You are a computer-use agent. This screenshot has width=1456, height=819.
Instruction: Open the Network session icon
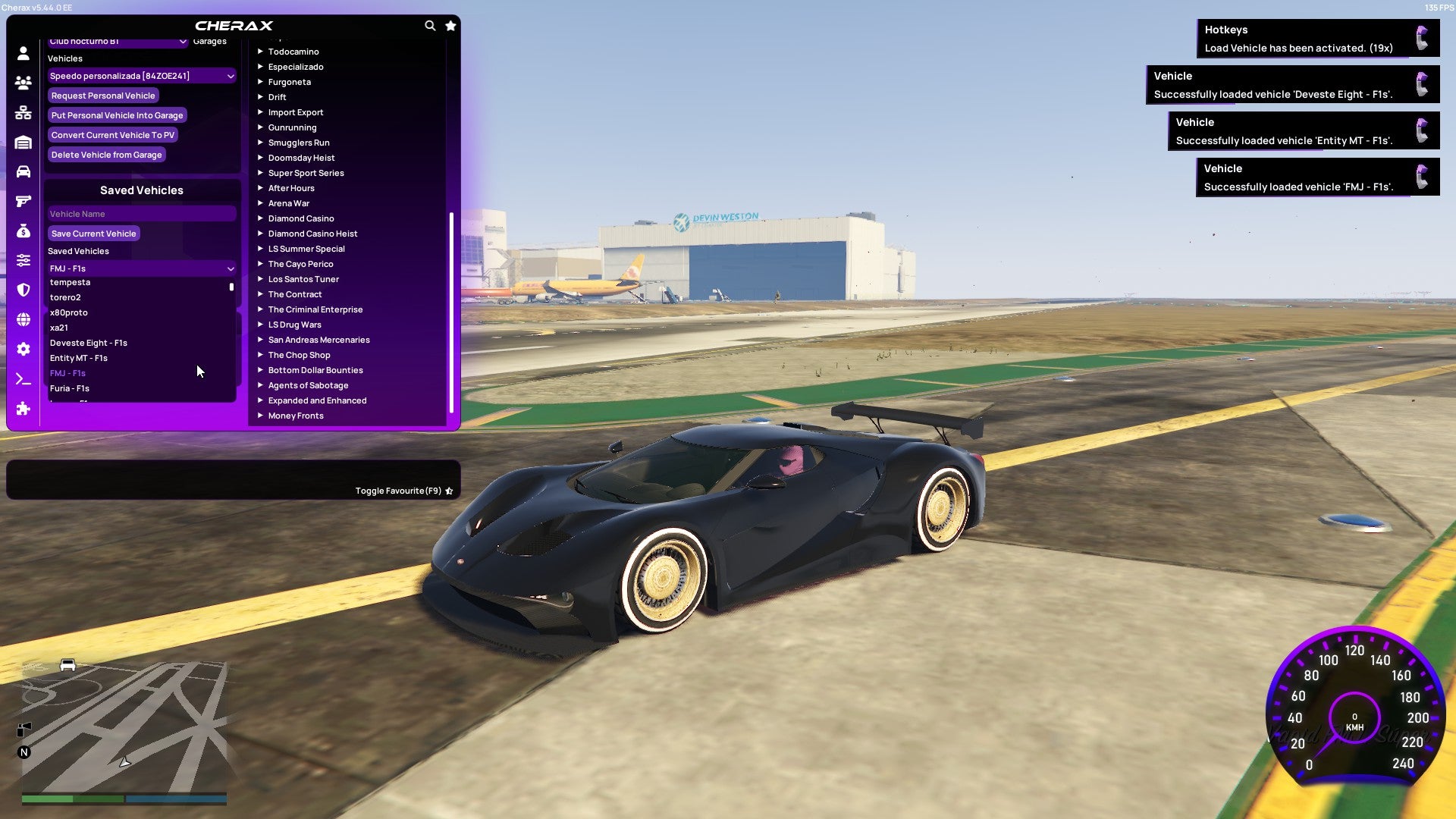(23, 112)
